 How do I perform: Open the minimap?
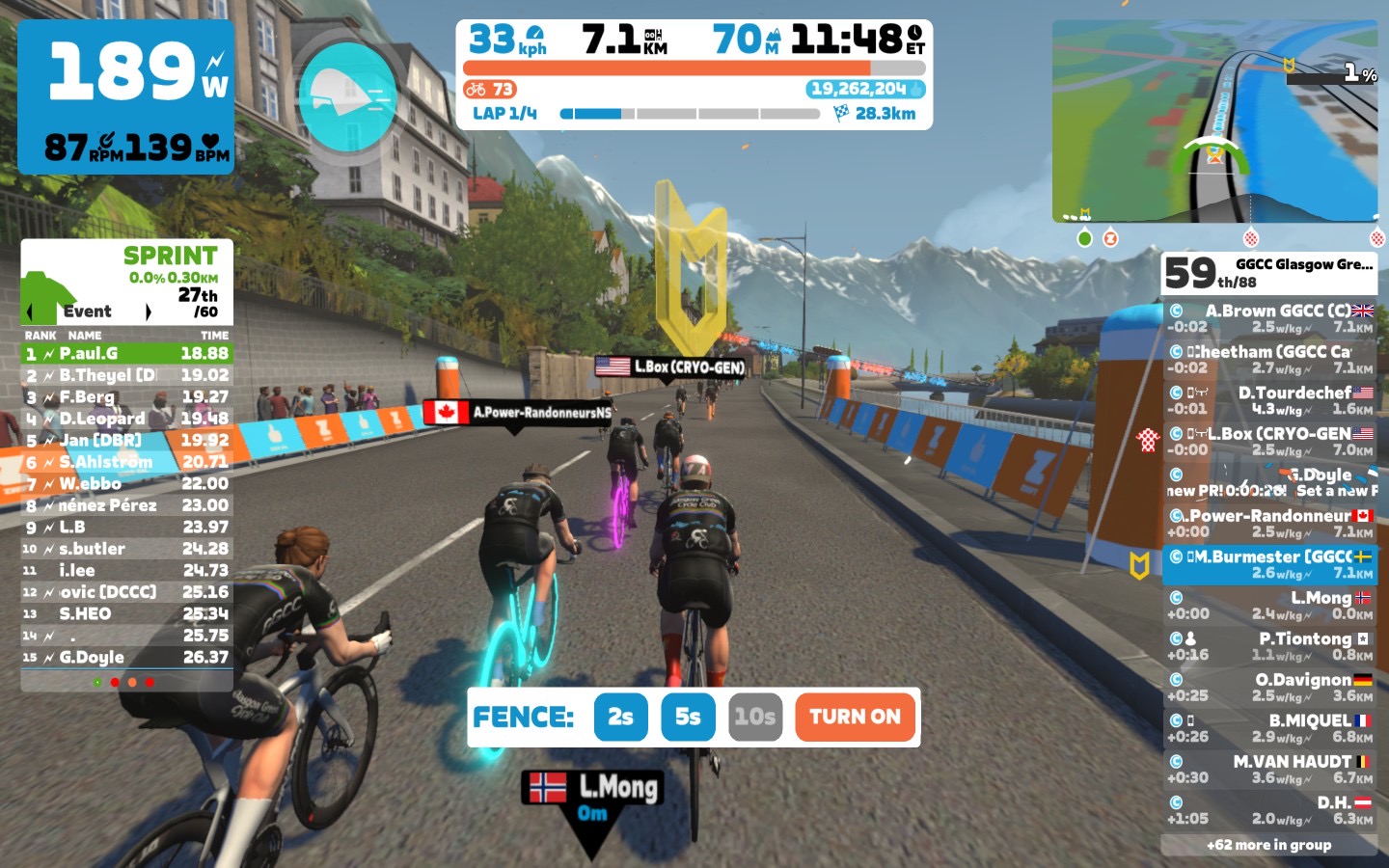pyautogui.click(x=1214, y=122)
